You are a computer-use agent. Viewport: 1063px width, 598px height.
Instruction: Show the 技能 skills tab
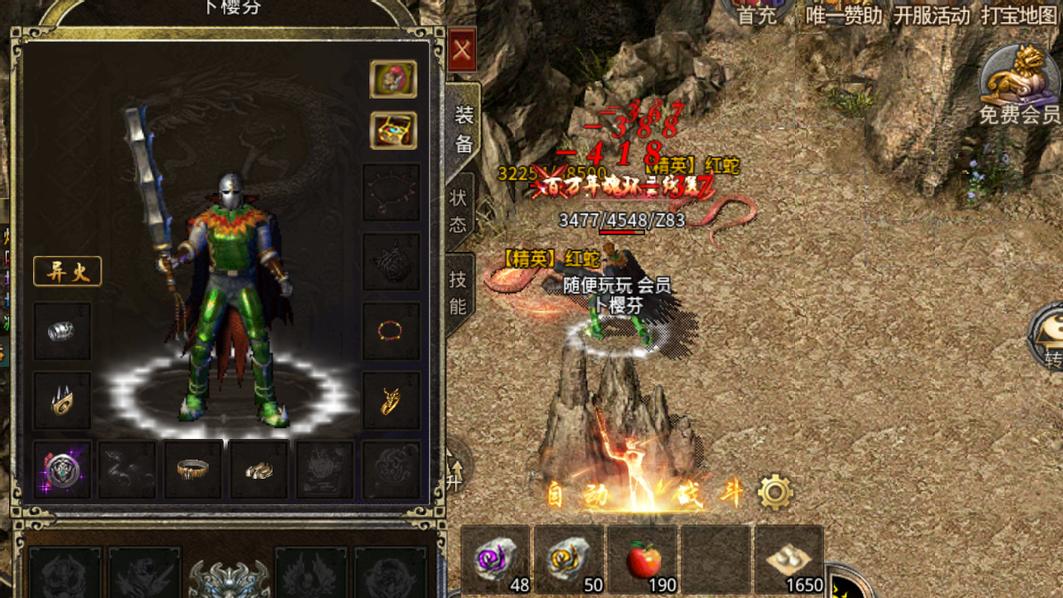[459, 293]
